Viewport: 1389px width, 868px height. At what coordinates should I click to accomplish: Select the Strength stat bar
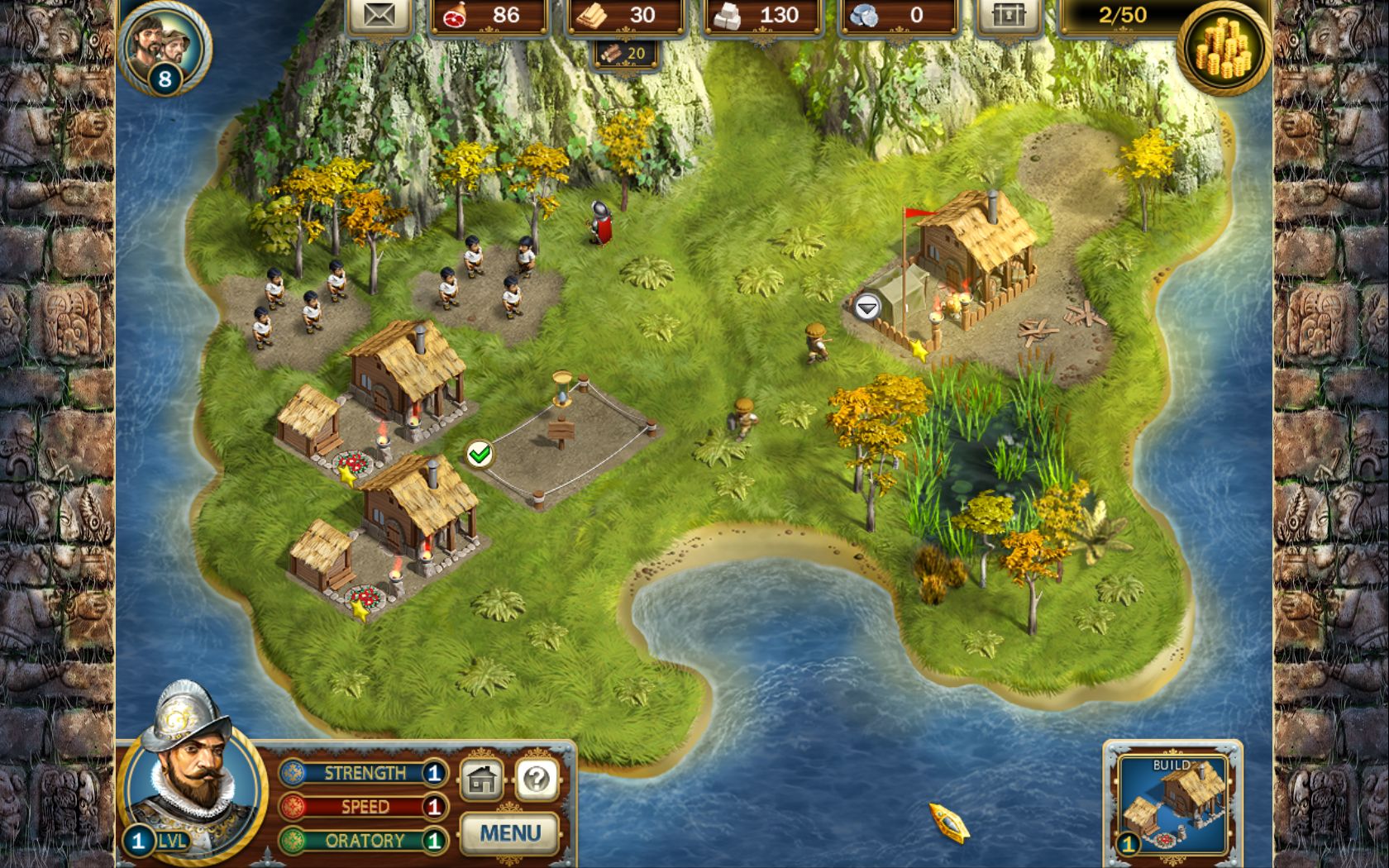(364, 773)
